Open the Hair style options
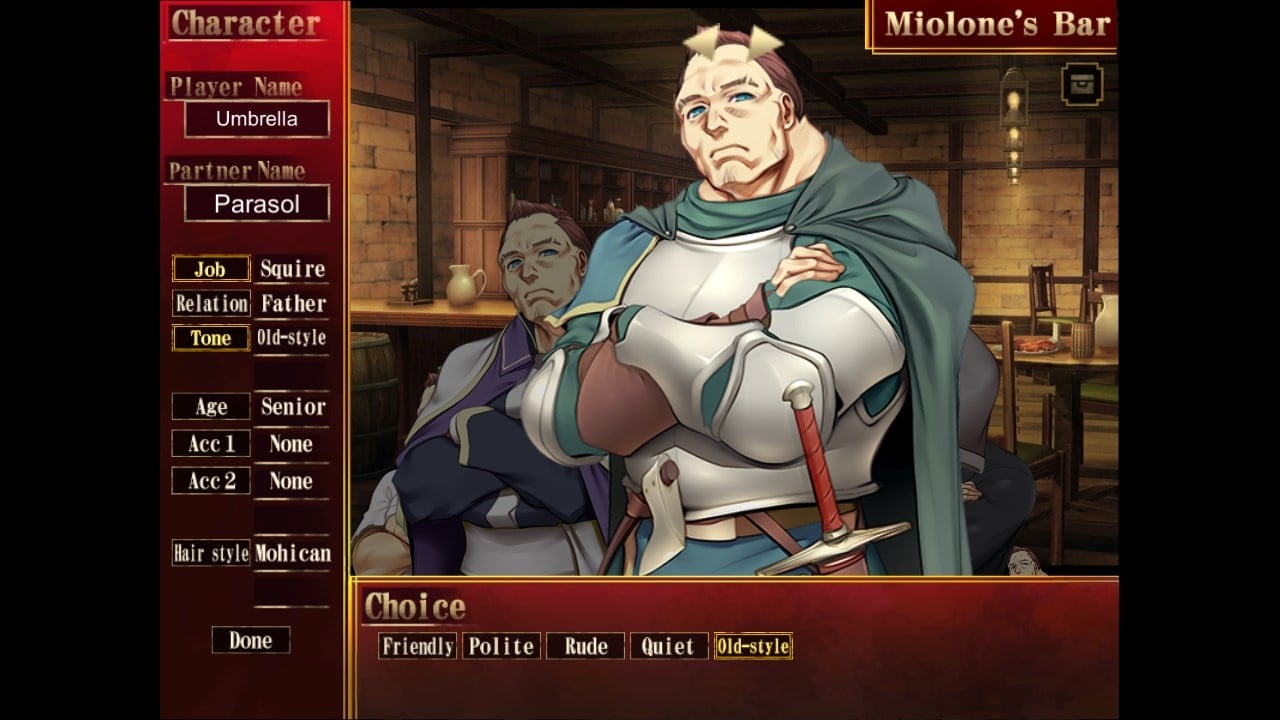The image size is (1280, 720). coord(210,553)
